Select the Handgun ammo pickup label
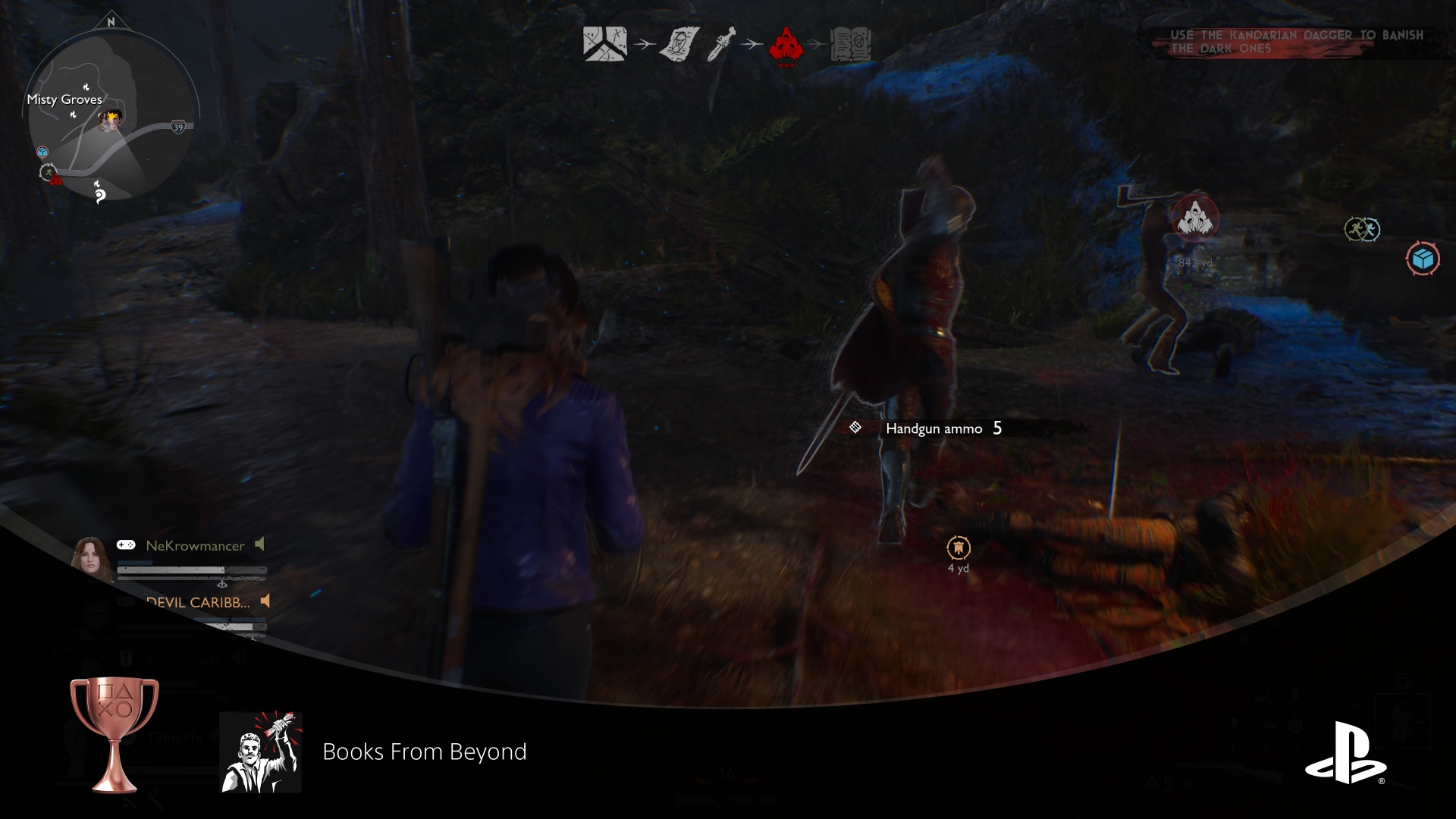The width and height of the screenshot is (1456, 819). 932,428
